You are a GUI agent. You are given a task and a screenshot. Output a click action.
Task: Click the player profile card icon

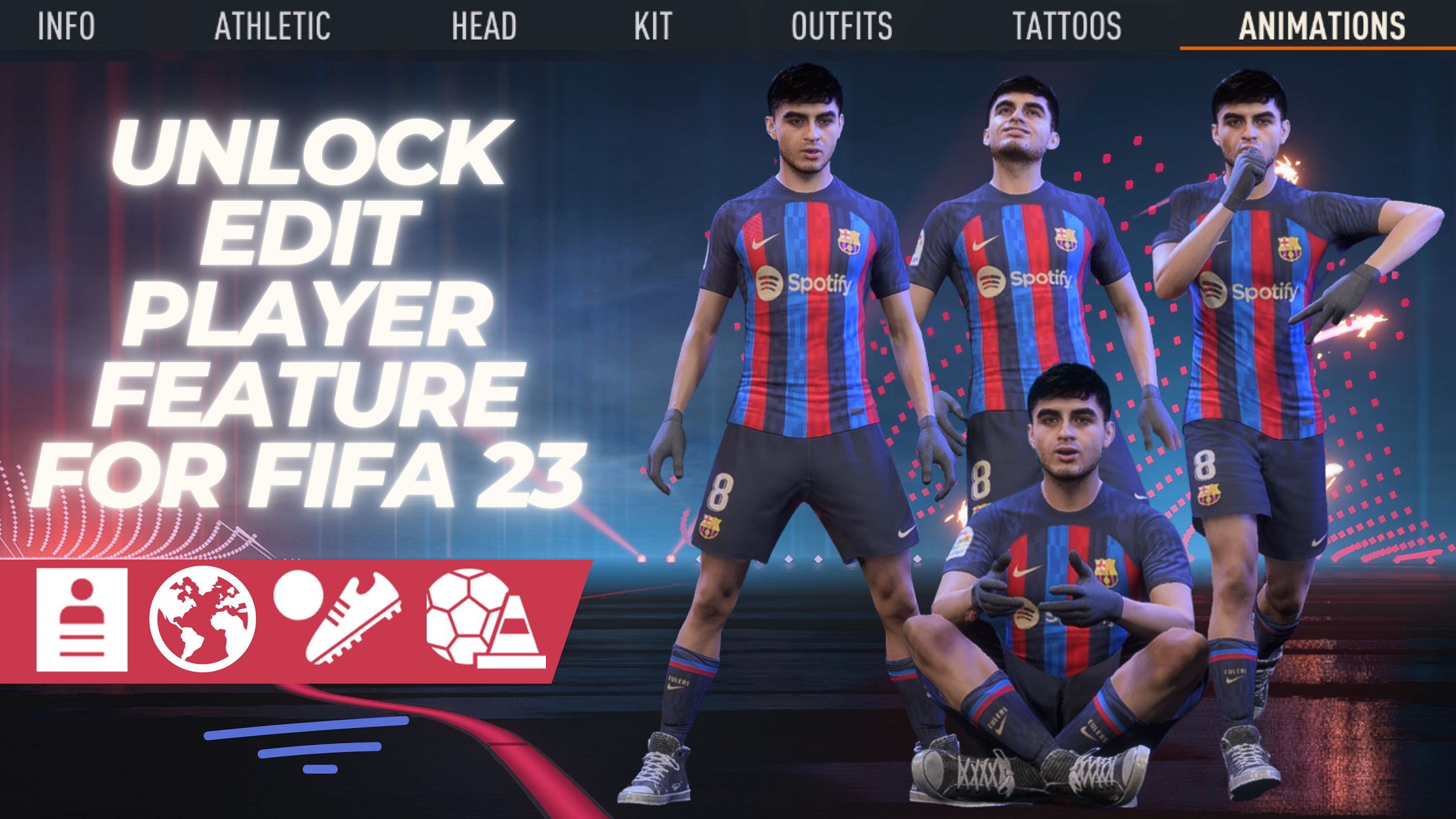(x=82, y=619)
